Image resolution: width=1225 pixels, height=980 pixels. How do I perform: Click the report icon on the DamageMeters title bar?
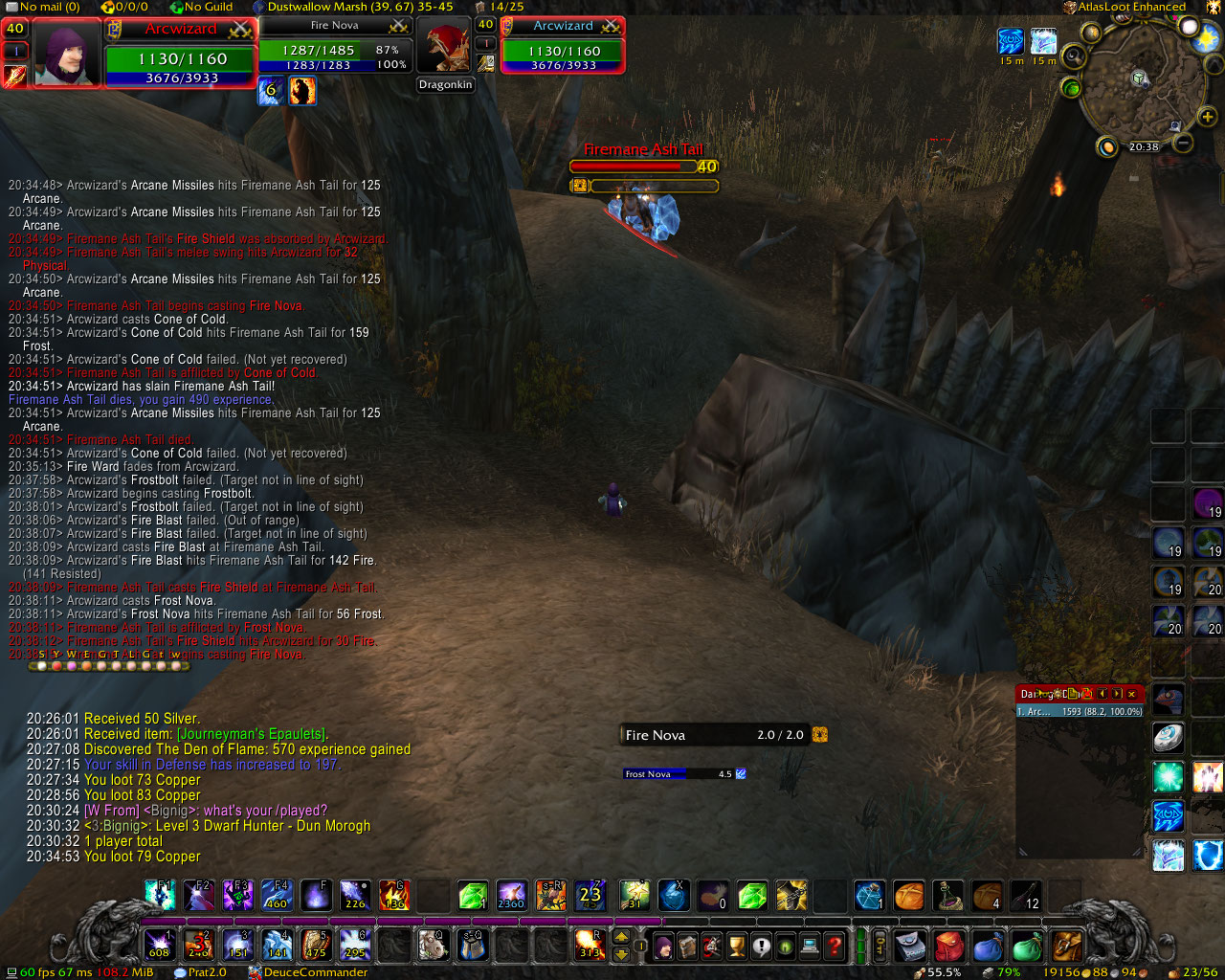point(1073,694)
